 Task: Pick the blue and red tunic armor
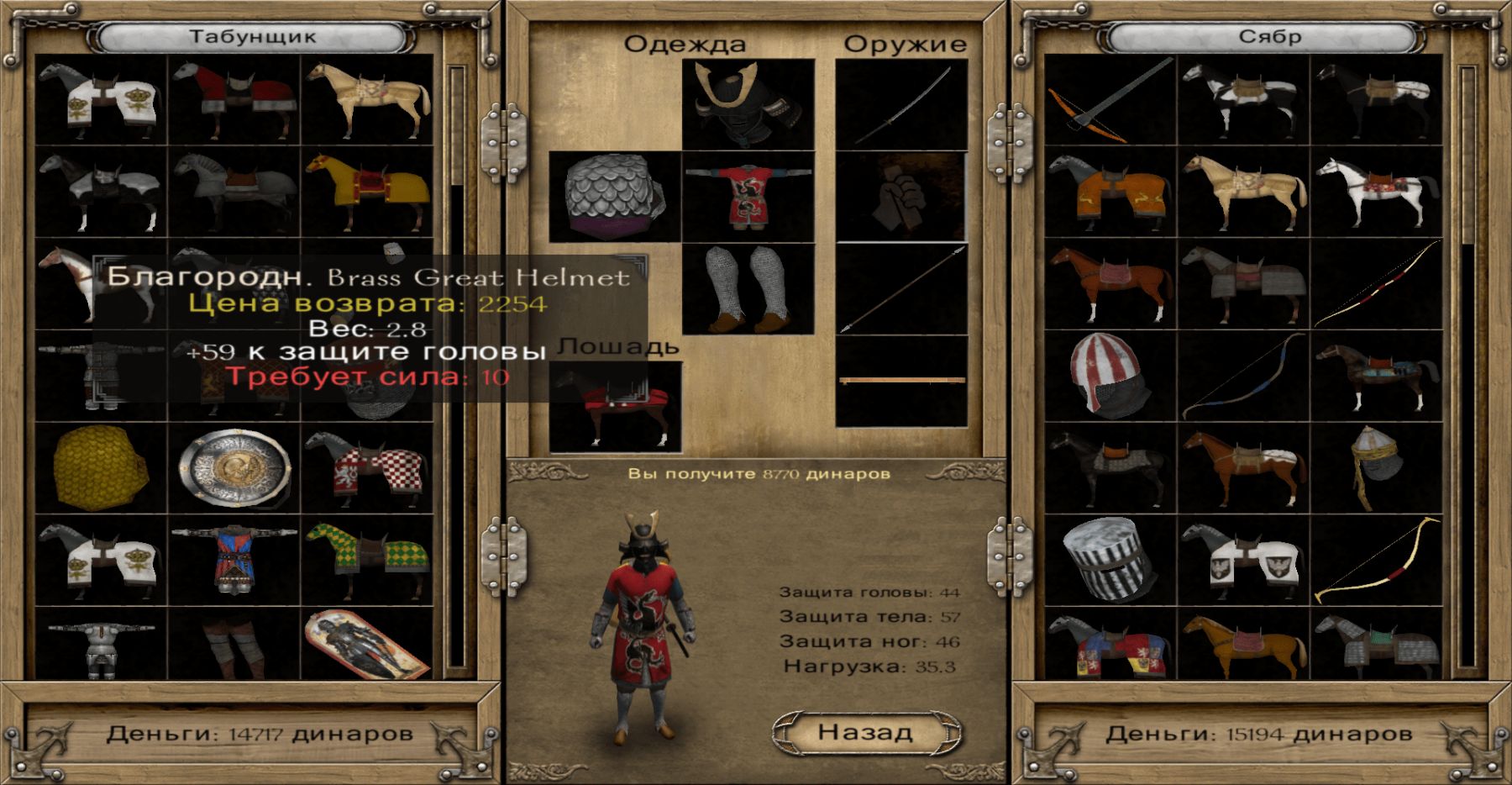click(x=234, y=560)
